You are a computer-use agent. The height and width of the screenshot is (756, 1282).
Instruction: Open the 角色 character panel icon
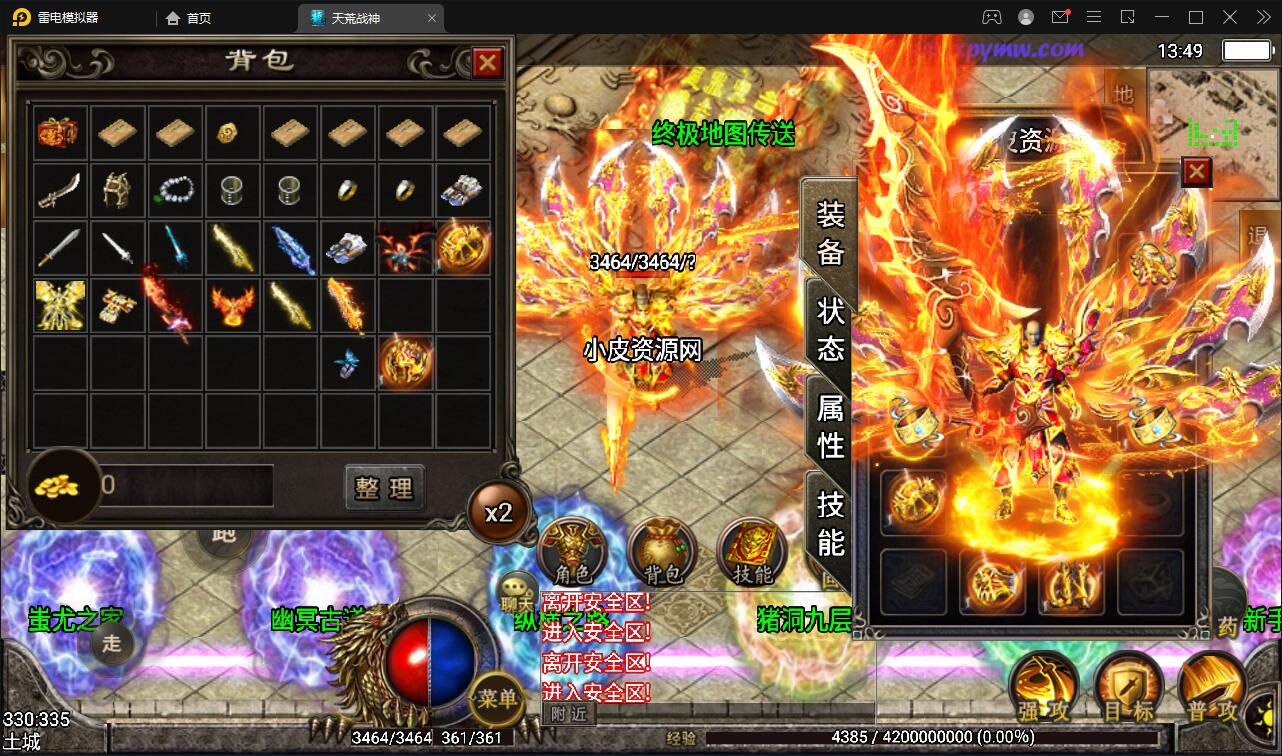pyautogui.click(x=572, y=550)
